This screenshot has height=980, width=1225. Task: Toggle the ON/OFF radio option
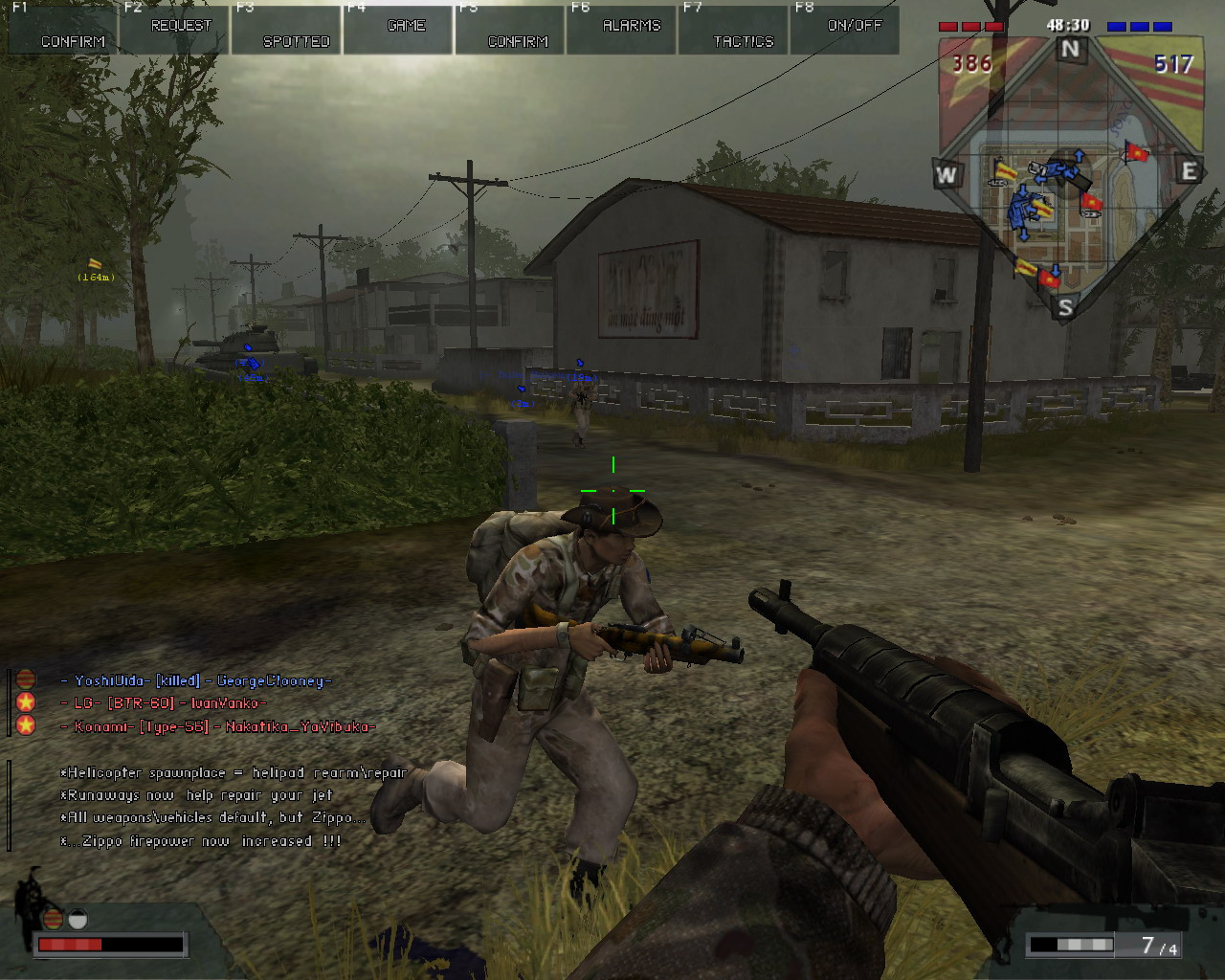[845, 30]
